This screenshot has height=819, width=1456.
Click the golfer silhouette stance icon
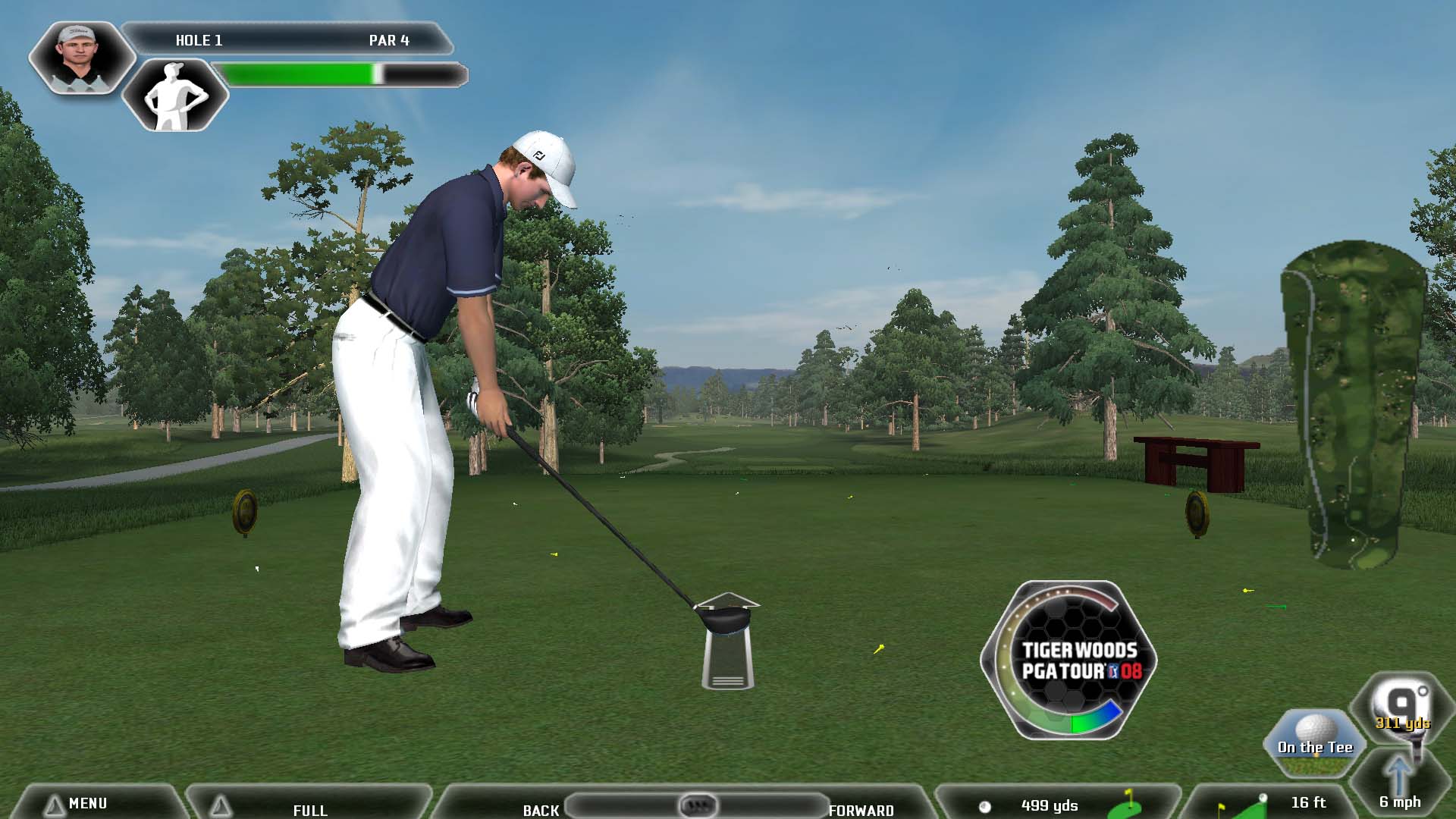[x=176, y=96]
